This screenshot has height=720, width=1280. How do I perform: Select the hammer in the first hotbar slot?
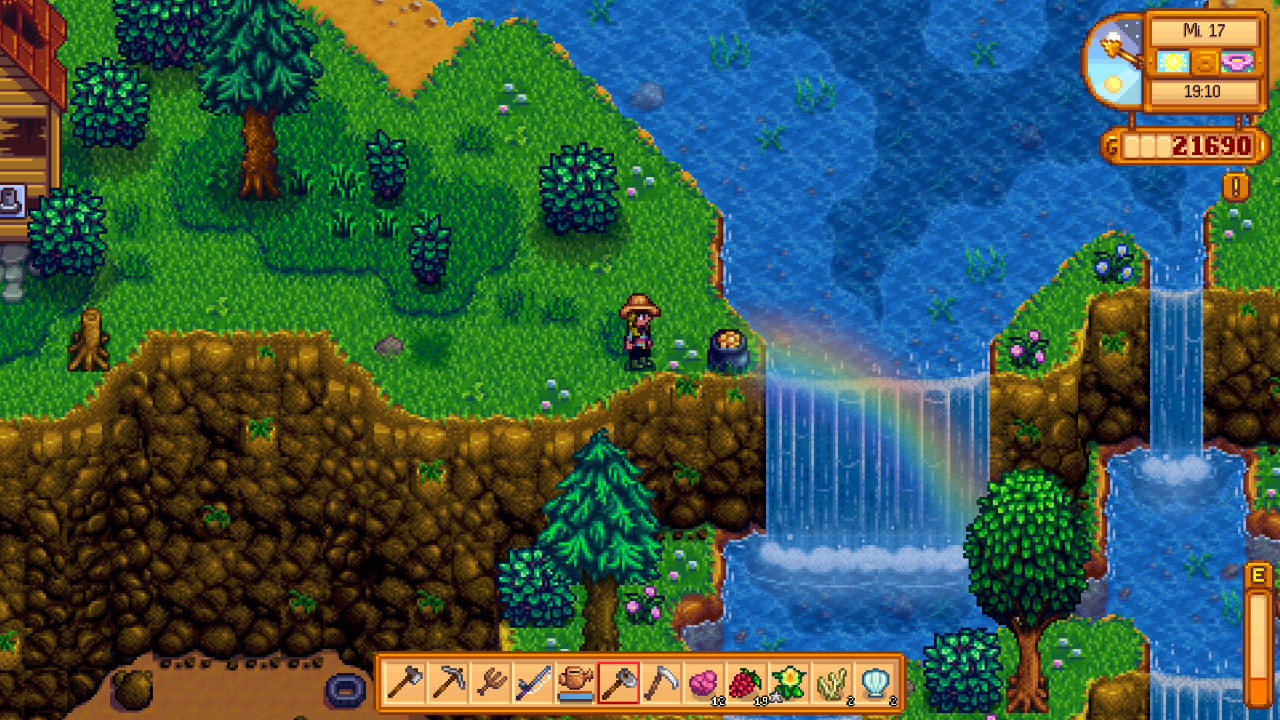402,683
